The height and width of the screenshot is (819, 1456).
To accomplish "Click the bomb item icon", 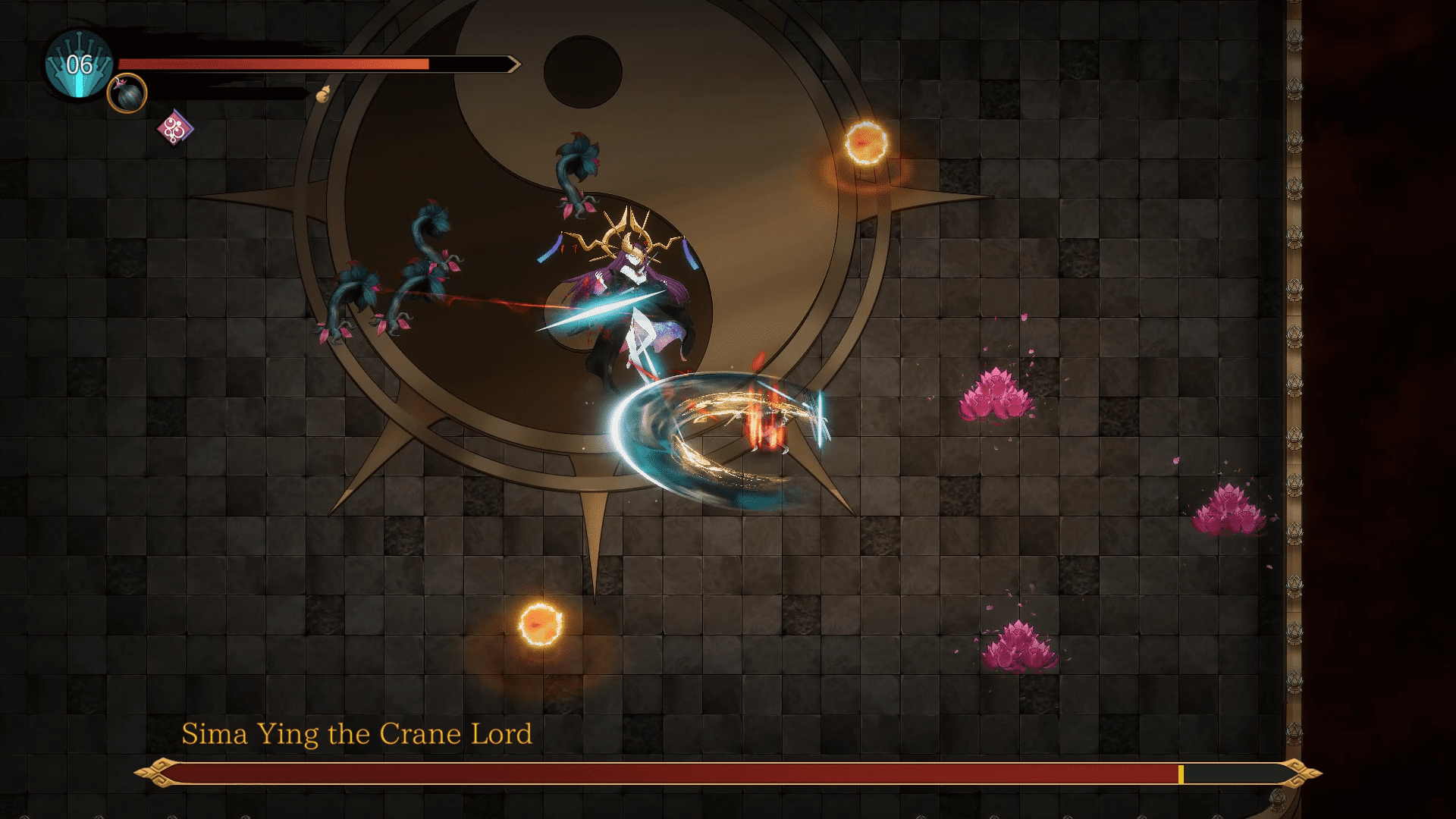I will tap(127, 94).
